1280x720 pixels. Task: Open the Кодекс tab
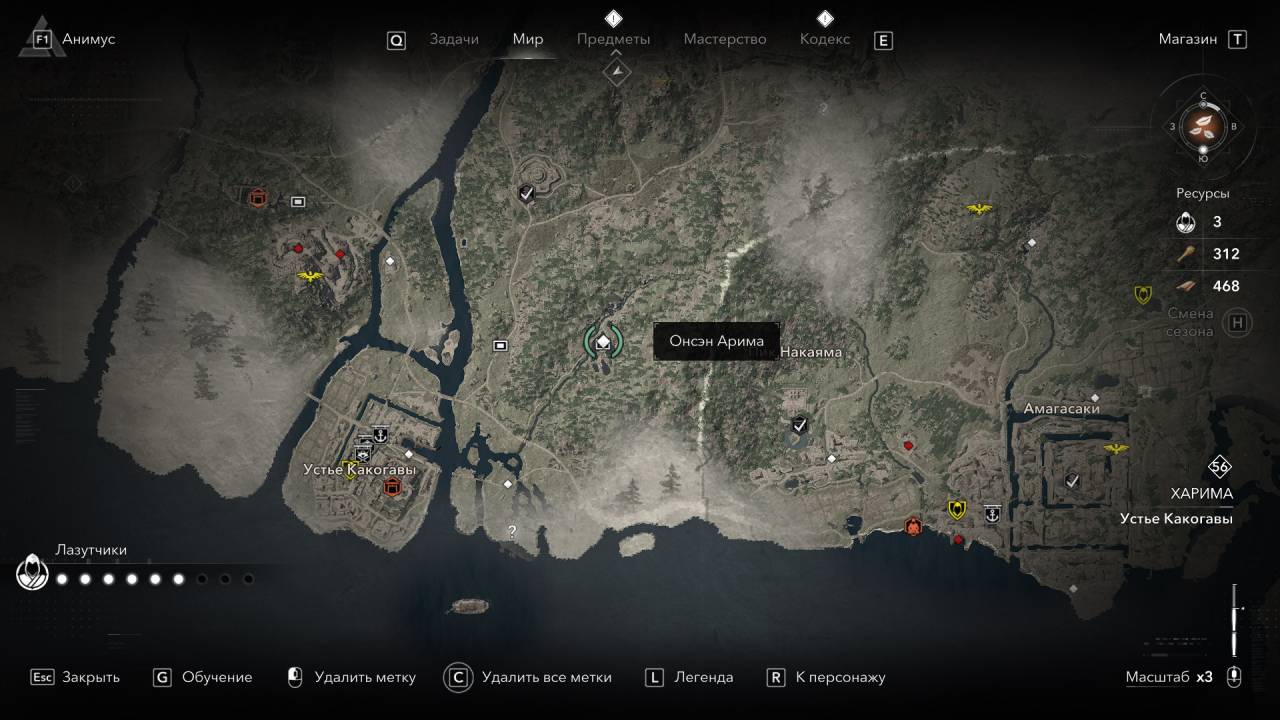[825, 39]
